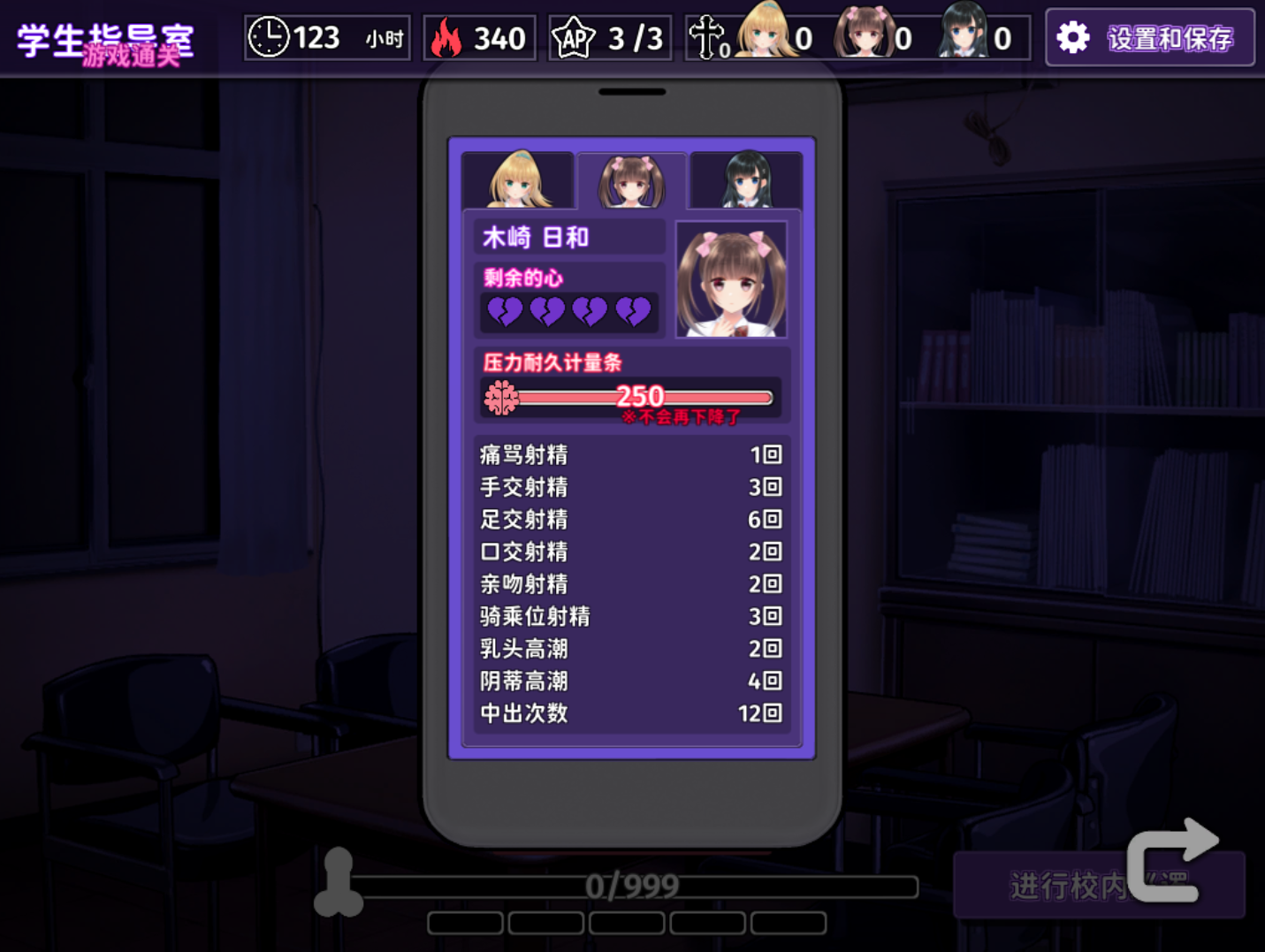Switch to the blonde girl's tab
This screenshot has width=1265, height=952.
point(518,180)
